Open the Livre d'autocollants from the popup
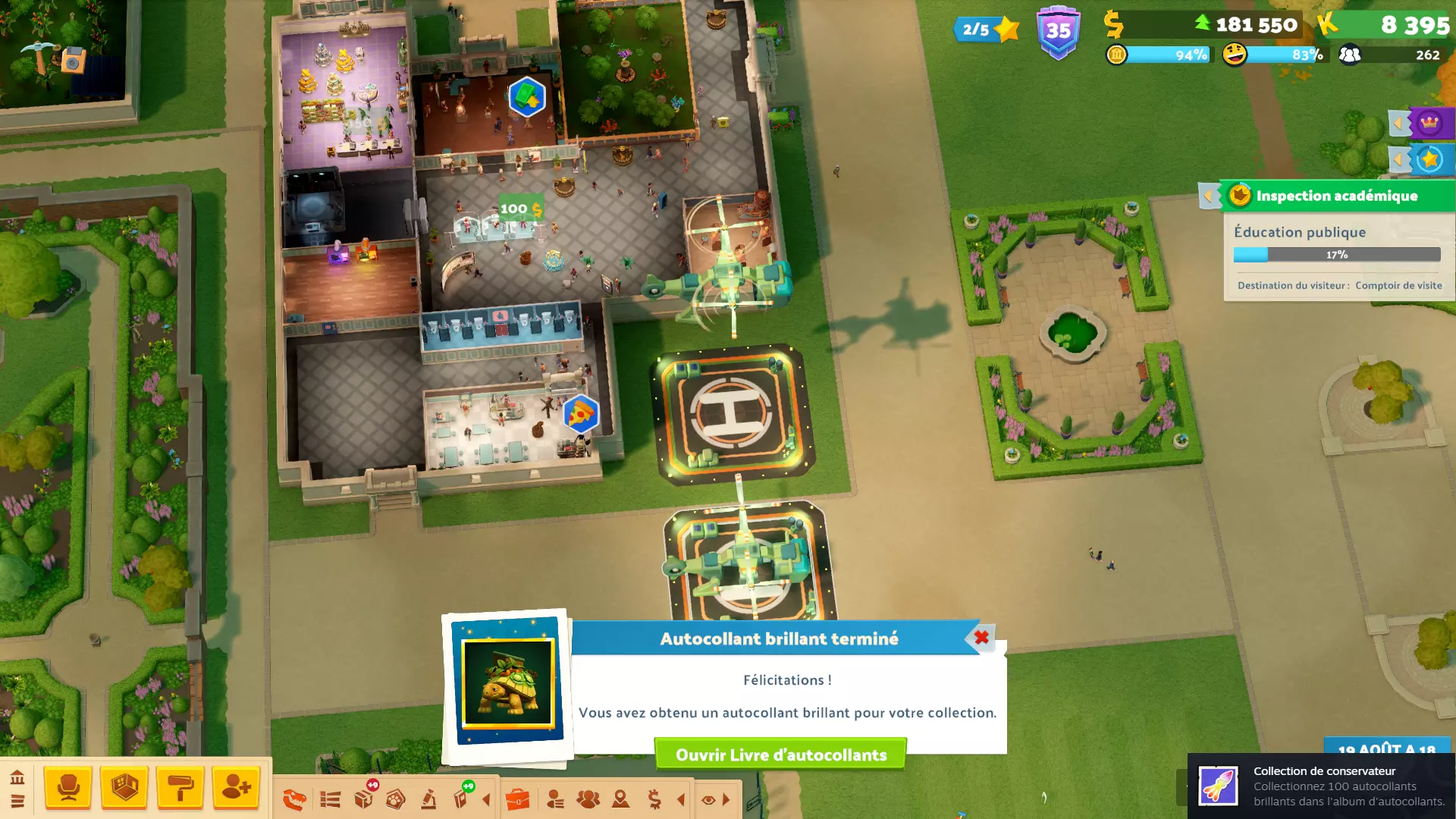This screenshot has width=1456, height=819. (x=780, y=755)
